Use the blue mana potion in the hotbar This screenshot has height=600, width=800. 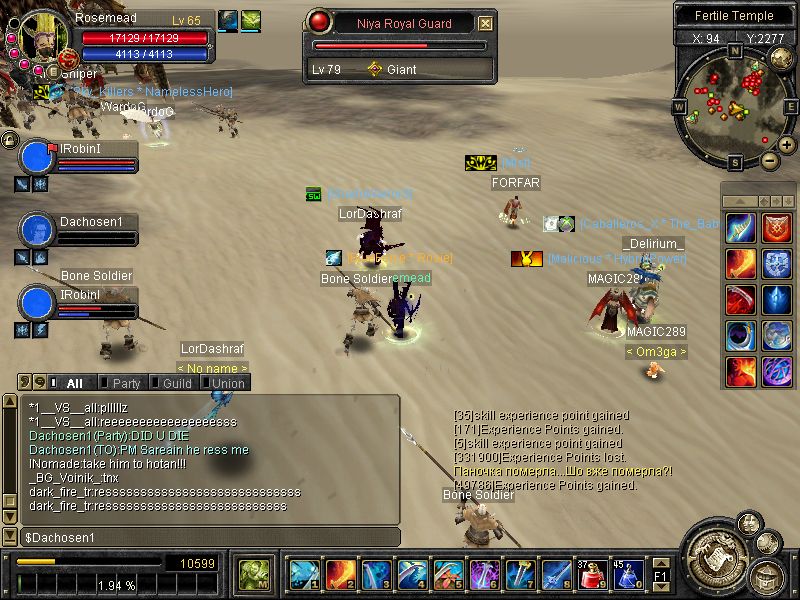coord(628,574)
